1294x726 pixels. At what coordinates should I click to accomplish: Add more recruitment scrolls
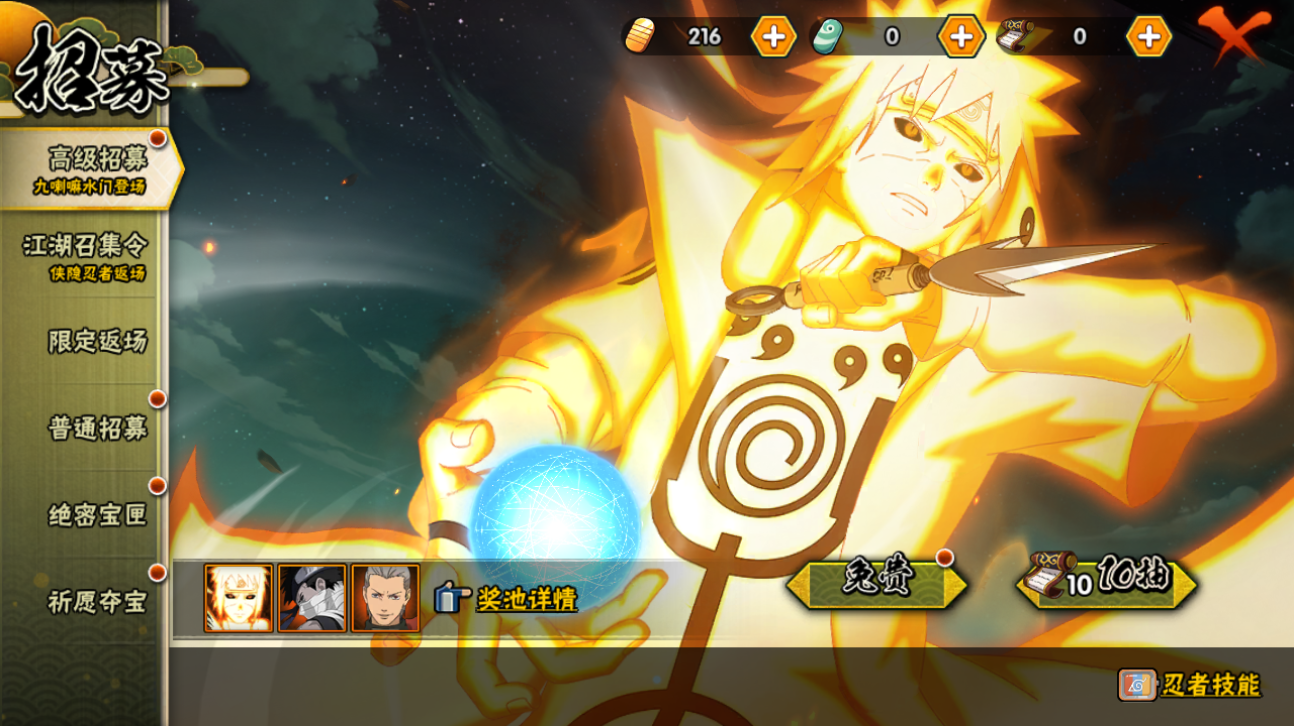(x=1149, y=37)
